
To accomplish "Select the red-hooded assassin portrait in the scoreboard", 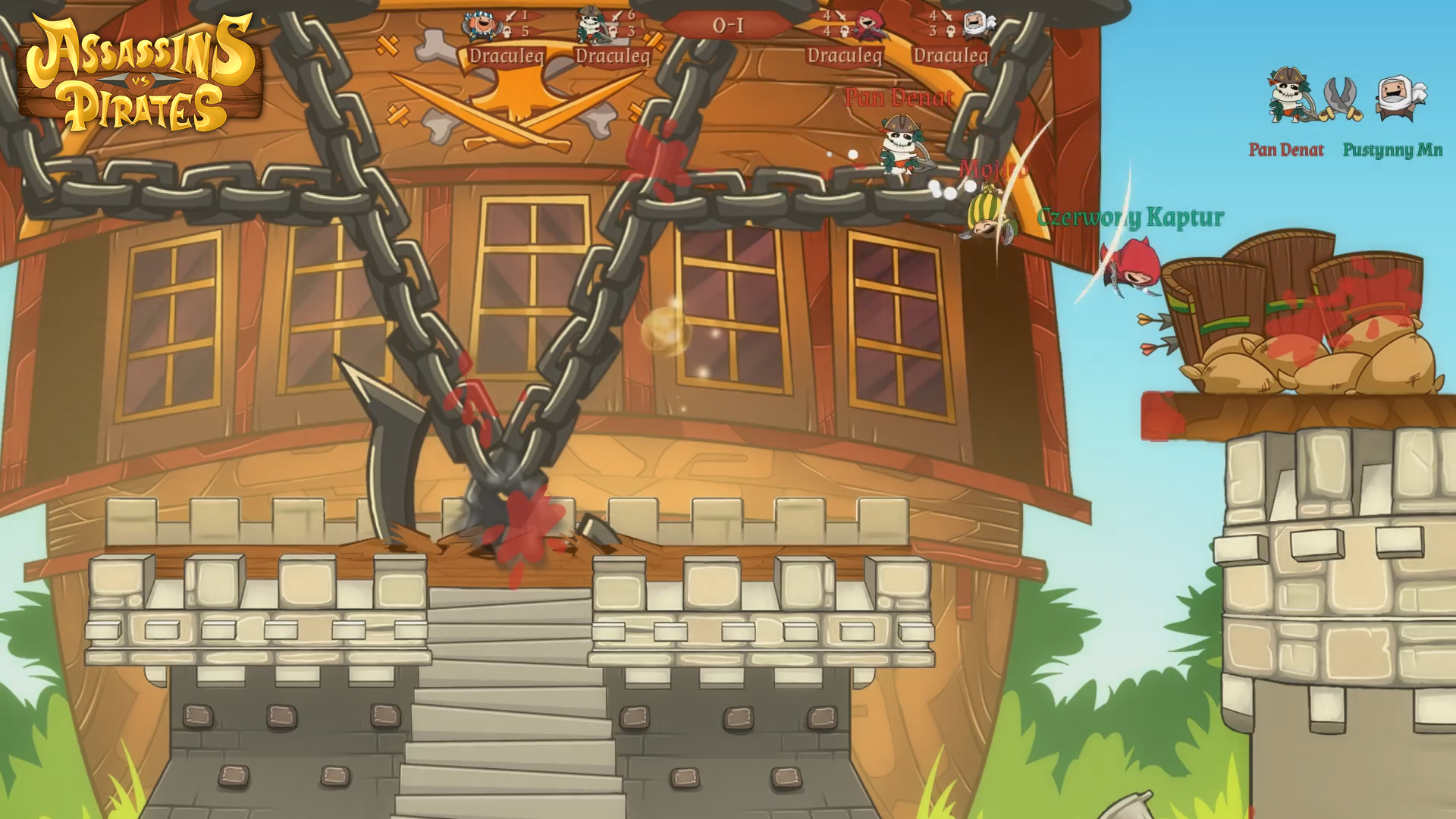I will pyautogui.click(x=869, y=25).
